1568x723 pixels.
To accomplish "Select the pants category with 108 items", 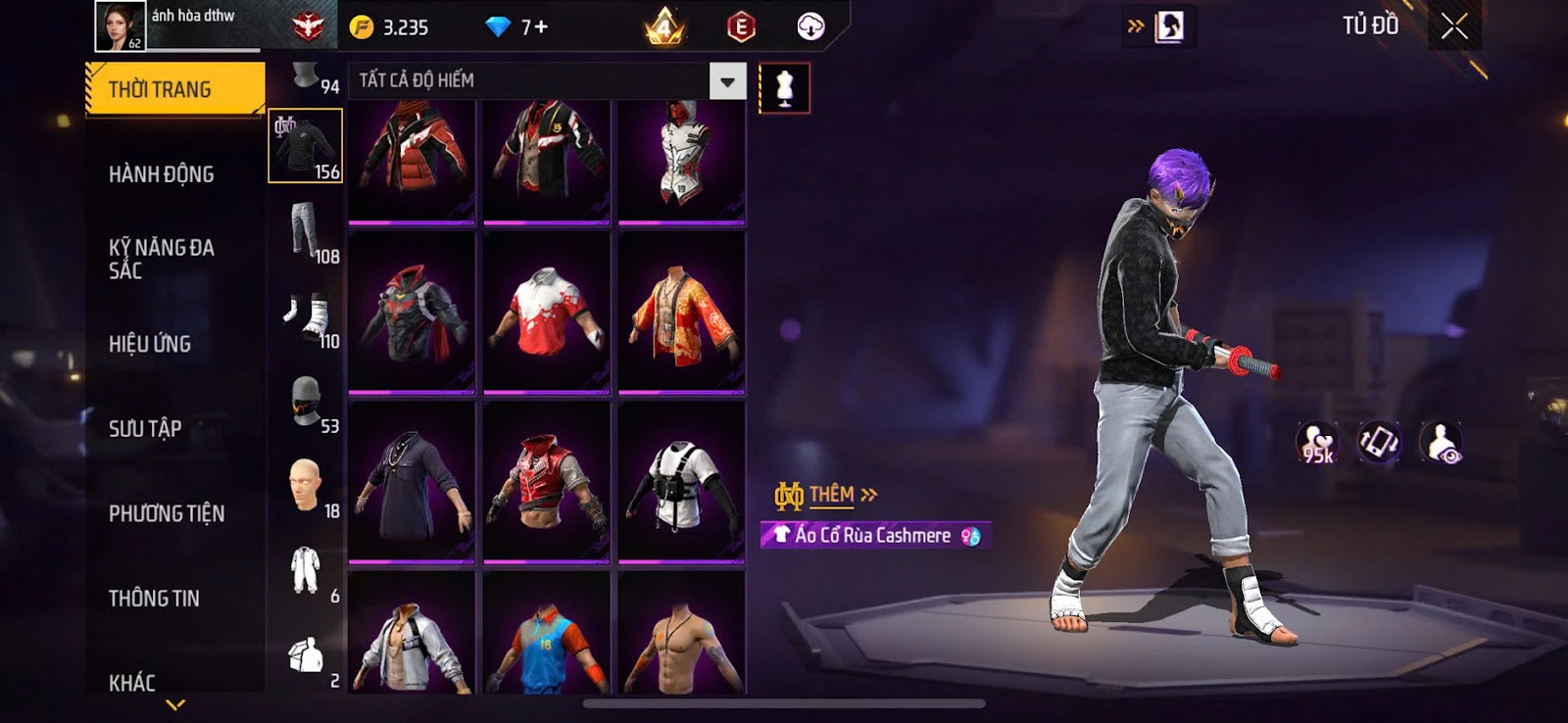I will coord(306,231).
